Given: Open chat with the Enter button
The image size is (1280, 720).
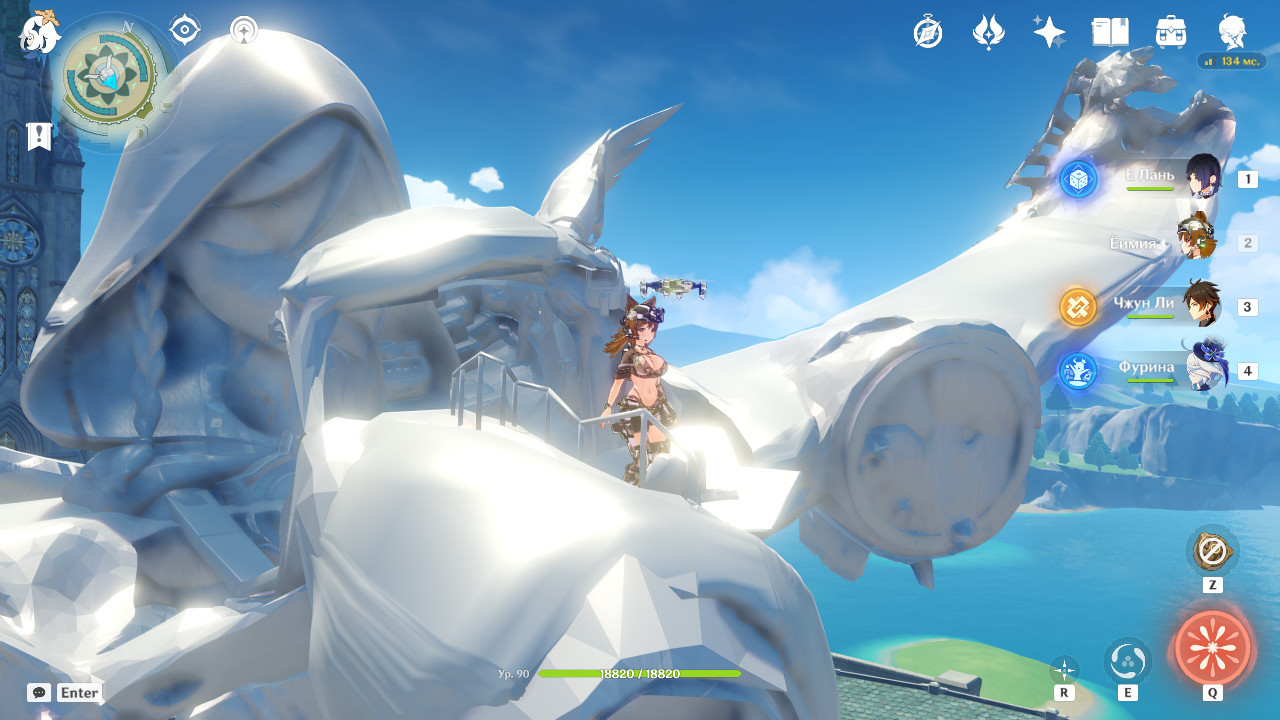Looking at the screenshot, I should (x=78, y=692).
